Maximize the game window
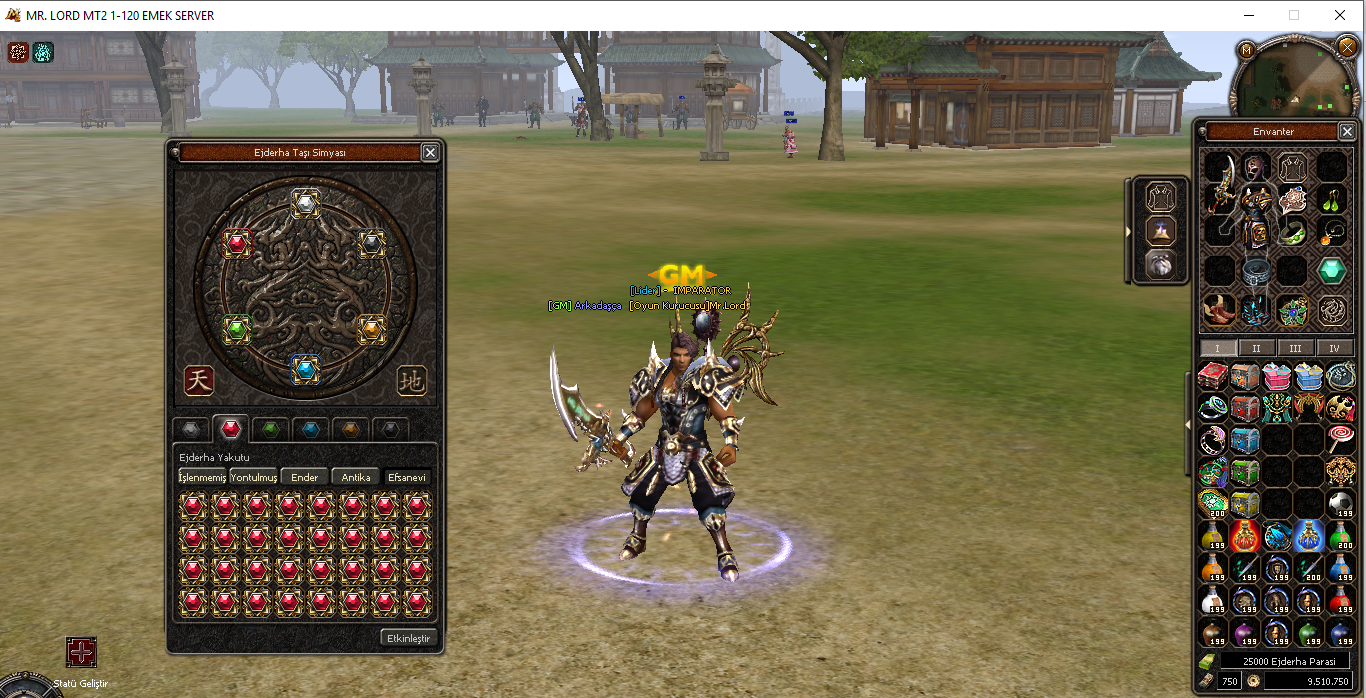This screenshot has height=698, width=1366. click(x=1294, y=15)
